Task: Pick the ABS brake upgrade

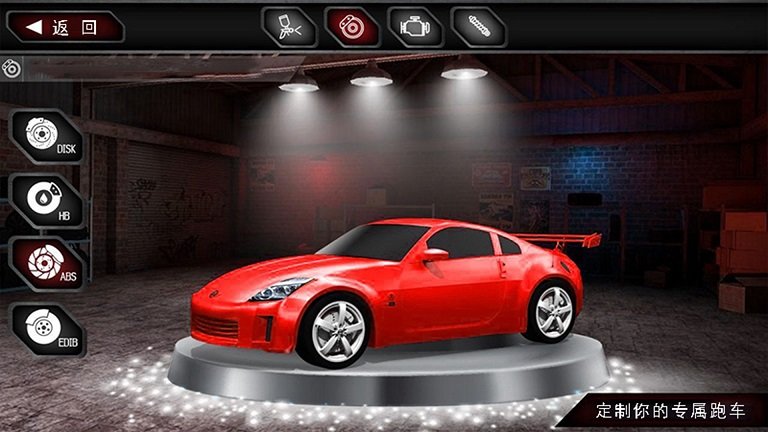Action: (x=45, y=263)
